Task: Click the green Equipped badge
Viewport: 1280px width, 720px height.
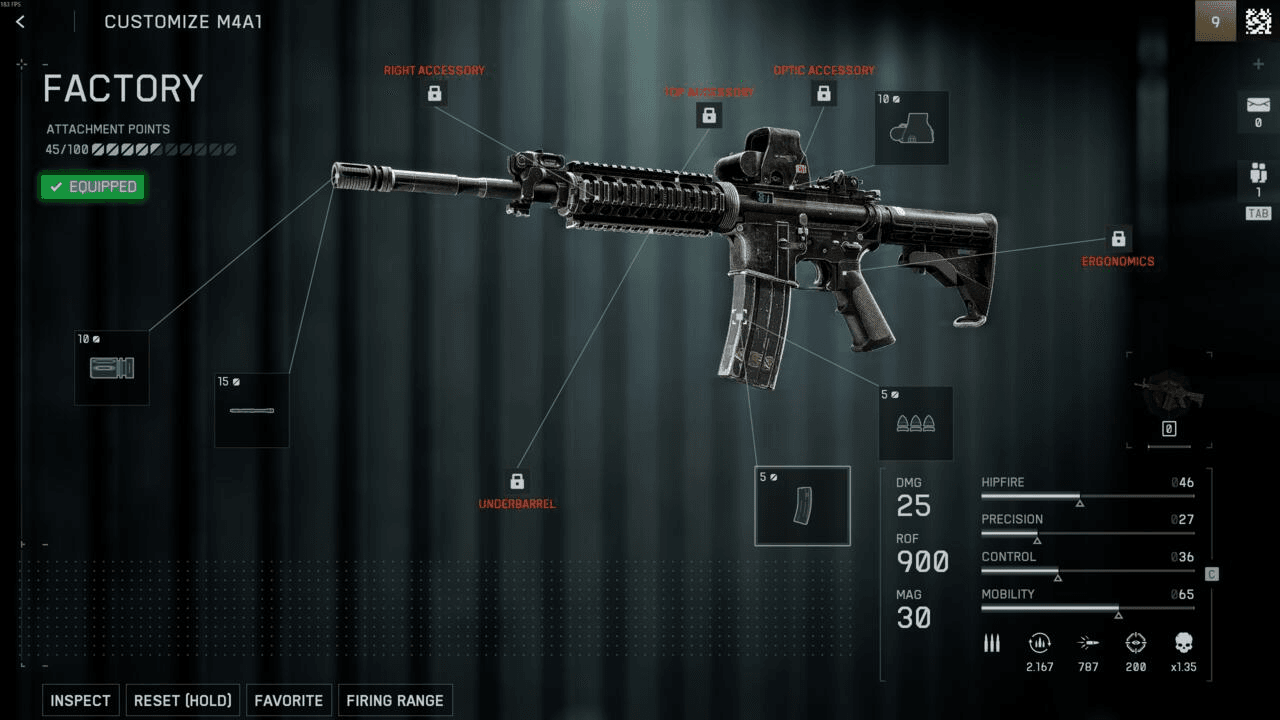Action: [92, 187]
